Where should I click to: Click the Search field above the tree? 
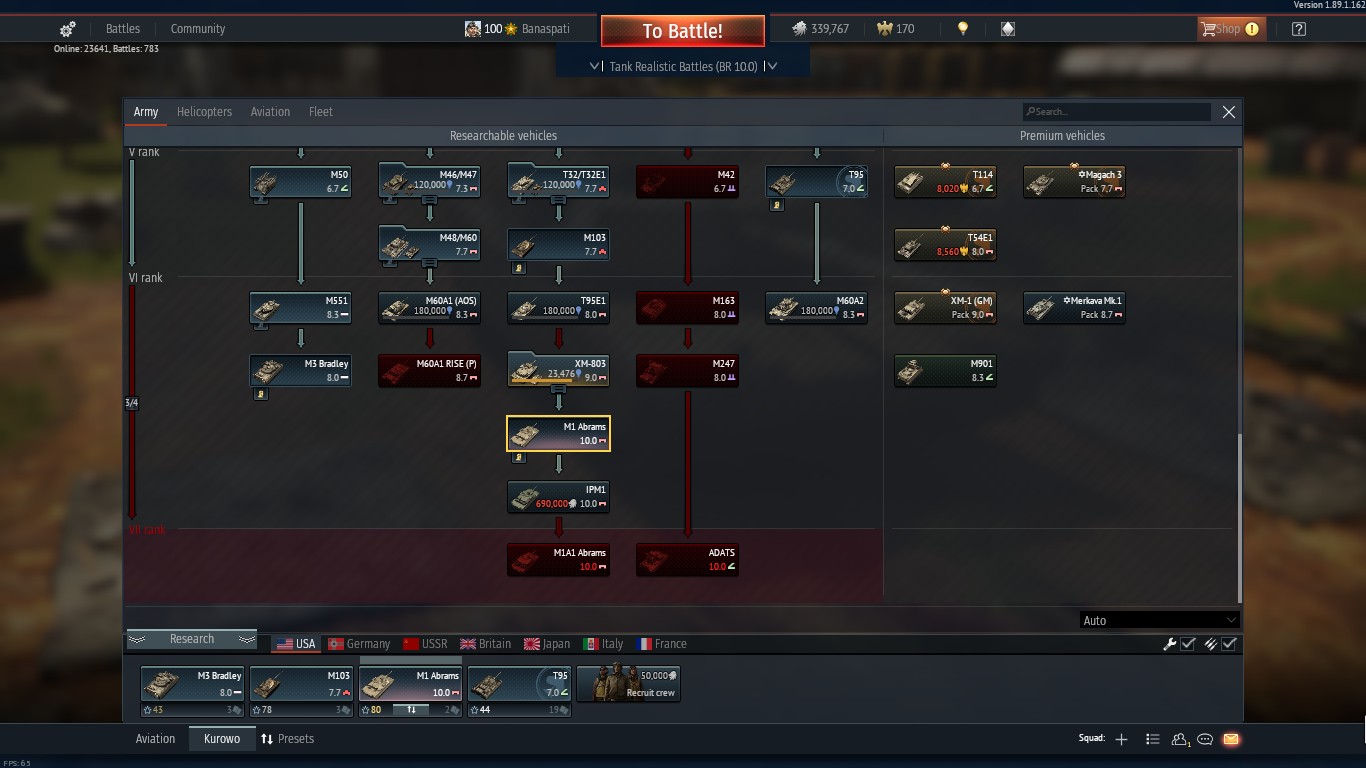(1116, 111)
